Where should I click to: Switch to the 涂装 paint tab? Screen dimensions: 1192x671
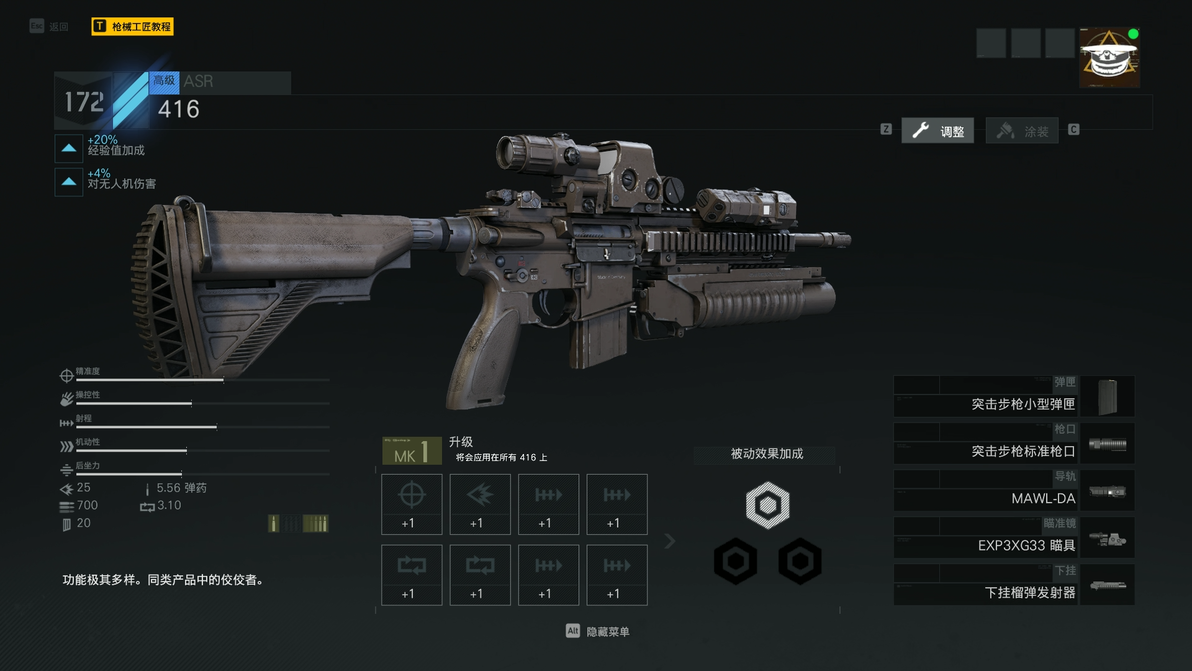(x=1022, y=131)
